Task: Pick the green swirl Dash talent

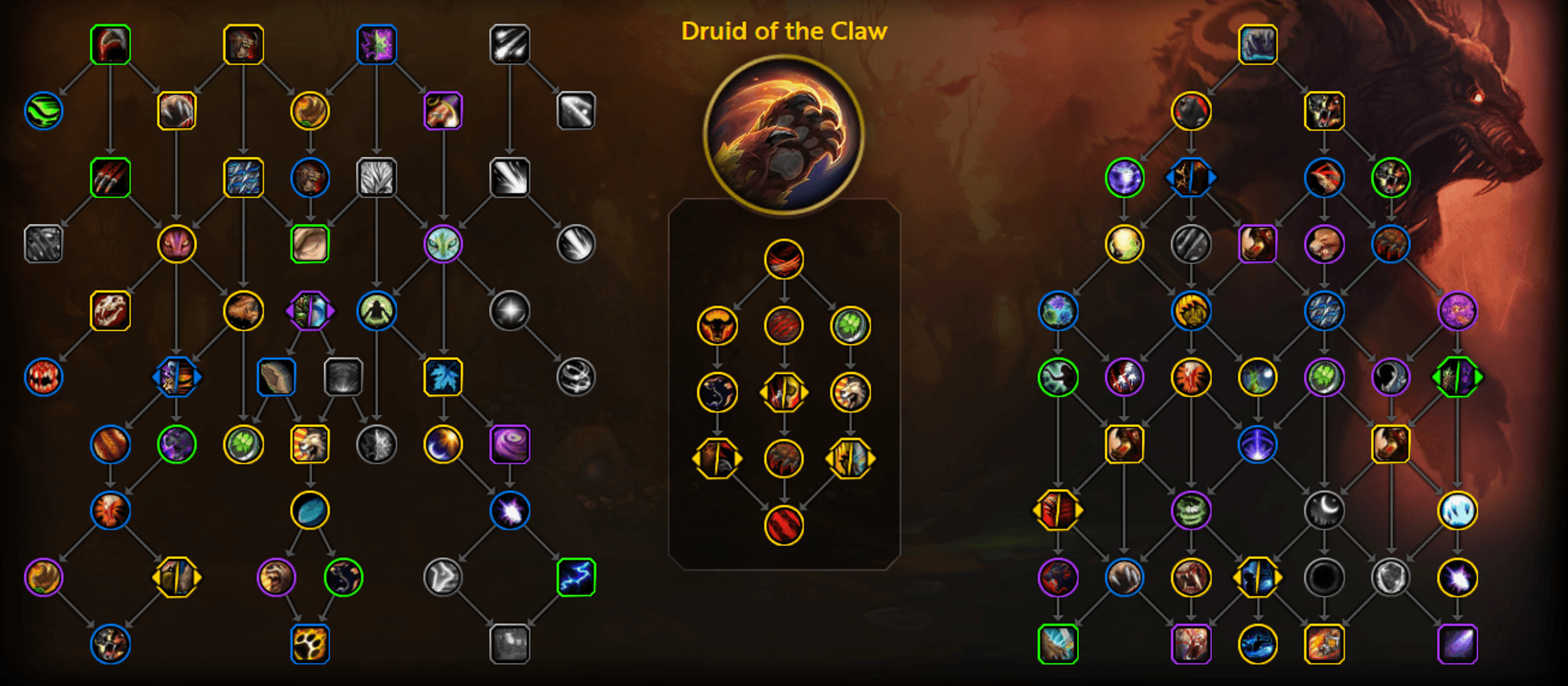Action: coord(45,110)
